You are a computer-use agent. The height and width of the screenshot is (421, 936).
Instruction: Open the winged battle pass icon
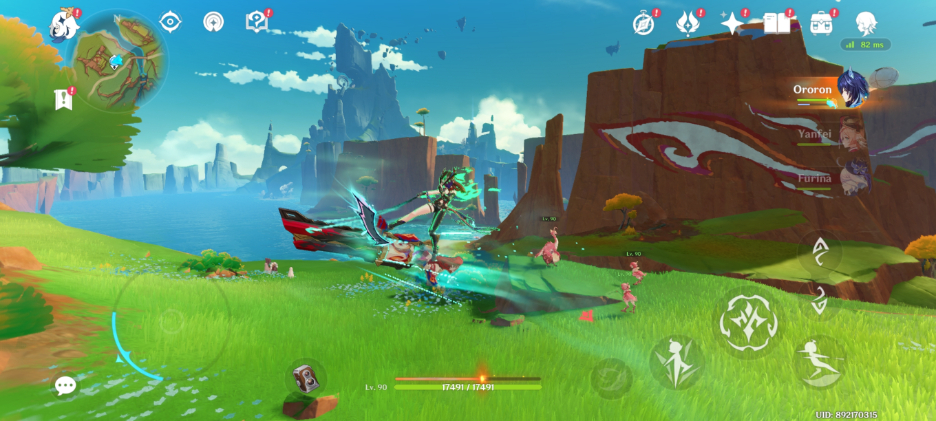click(x=688, y=23)
